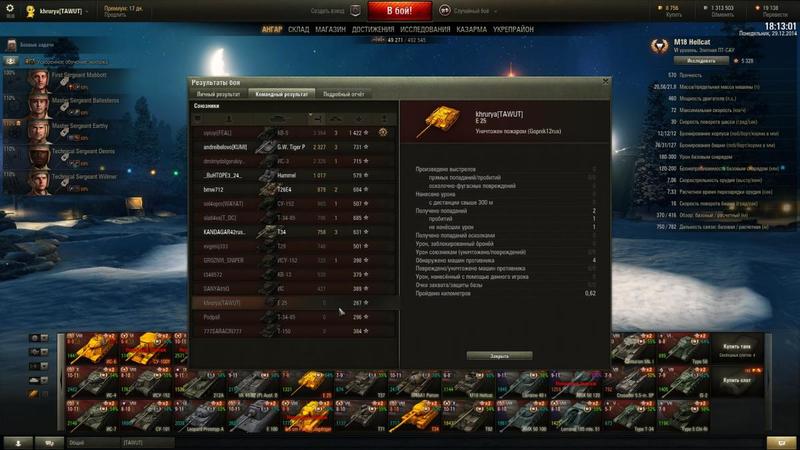Click the "Купить слот" button

click(x=736, y=380)
